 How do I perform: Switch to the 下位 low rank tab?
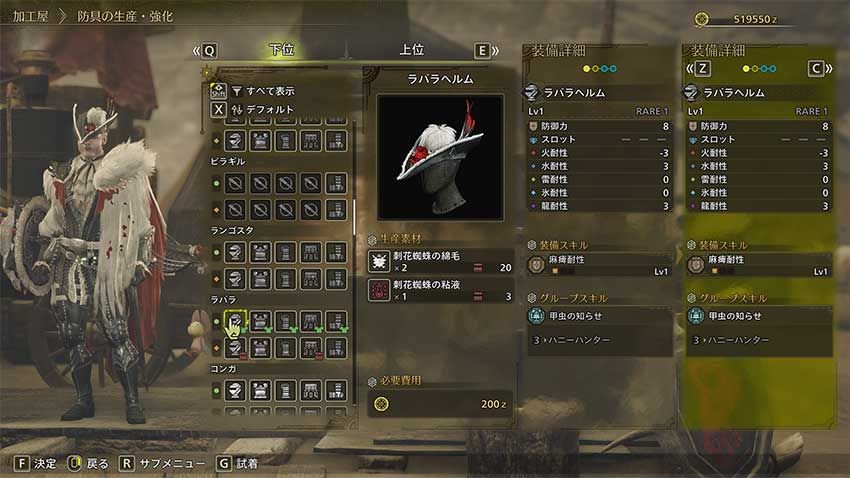click(282, 50)
